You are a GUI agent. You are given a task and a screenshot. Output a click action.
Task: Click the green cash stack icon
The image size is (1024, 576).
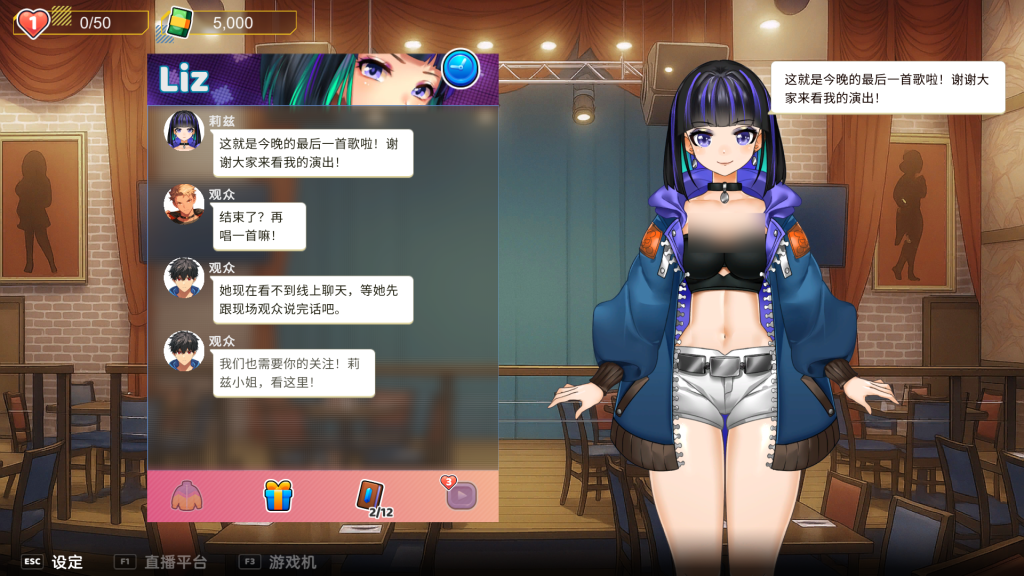point(180,21)
